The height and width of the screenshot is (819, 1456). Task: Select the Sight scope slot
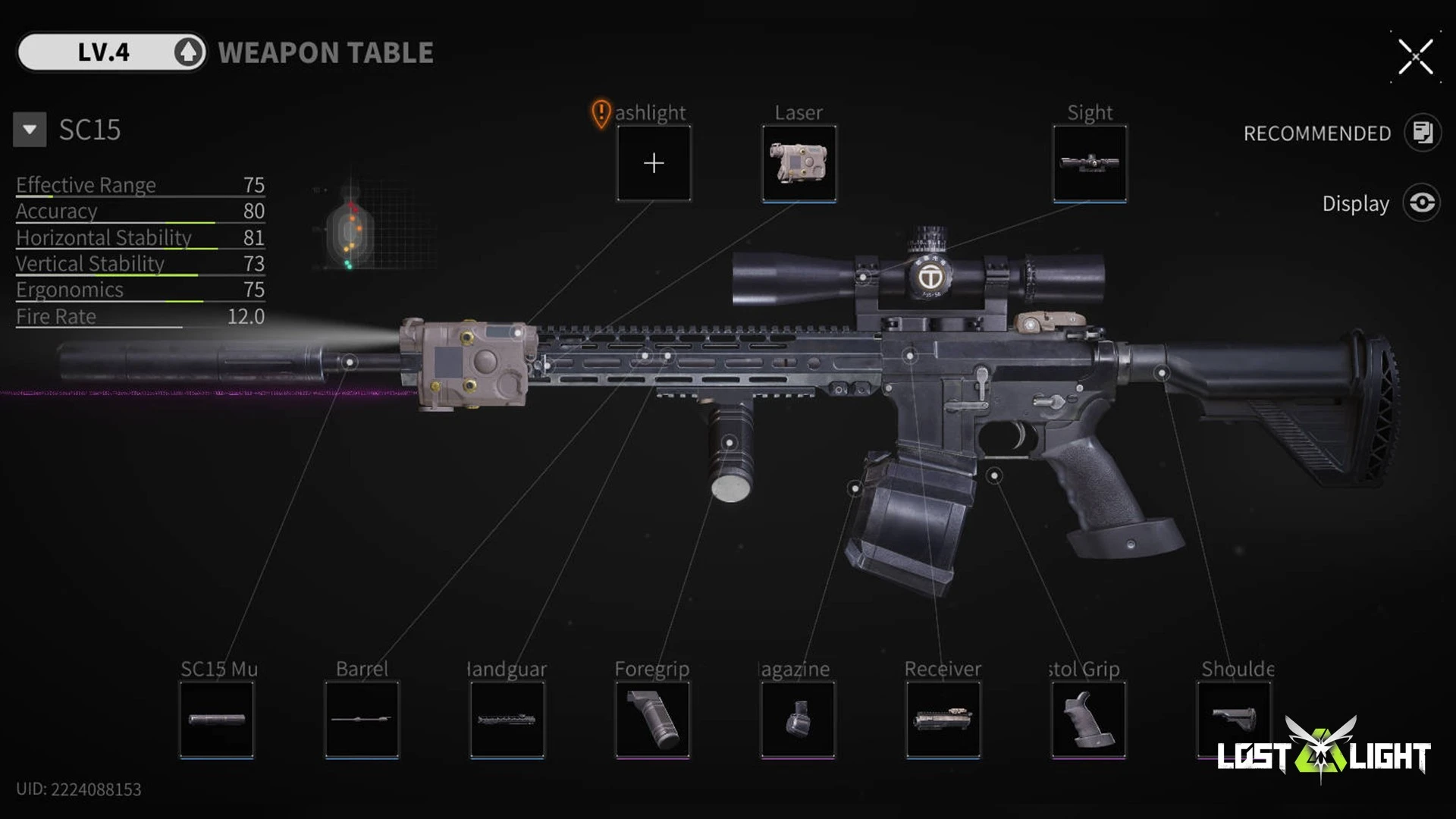point(1090,163)
